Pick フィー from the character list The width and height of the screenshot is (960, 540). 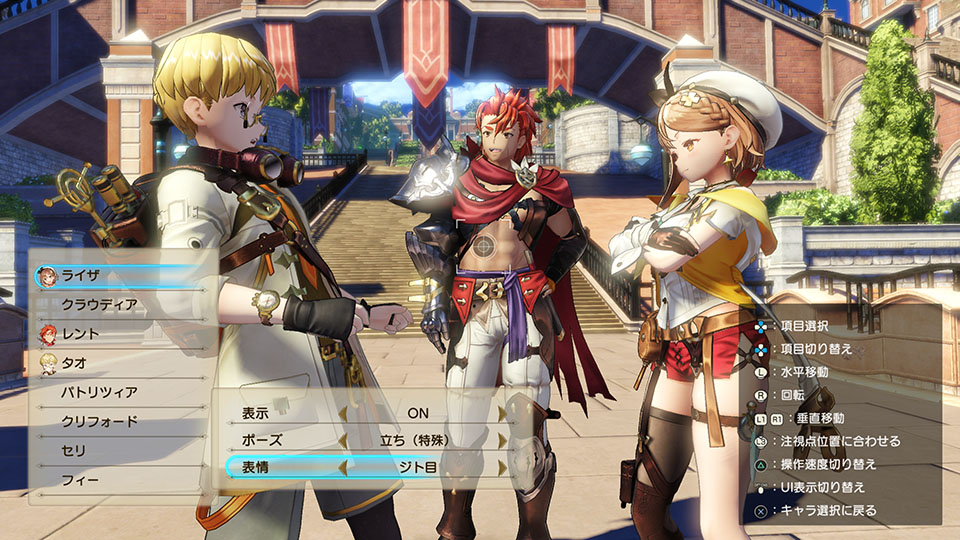tap(80, 480)
